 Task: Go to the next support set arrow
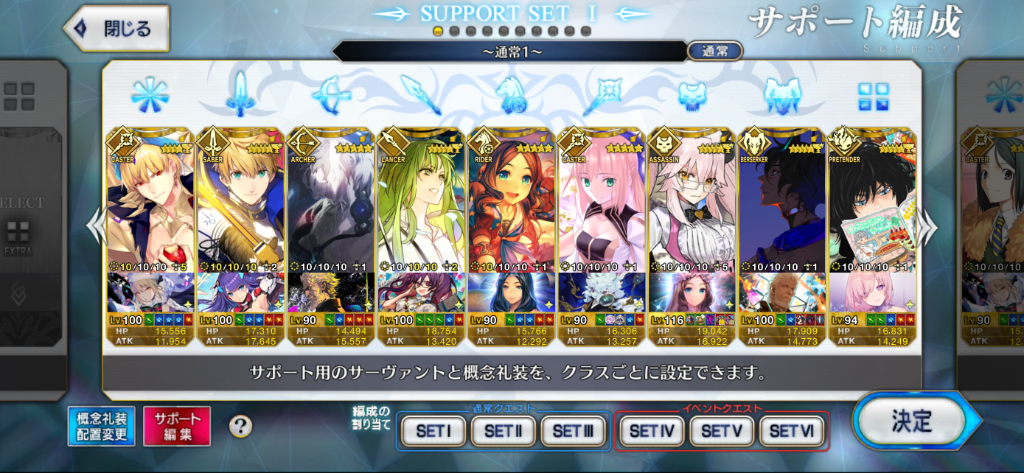(930, 228)
